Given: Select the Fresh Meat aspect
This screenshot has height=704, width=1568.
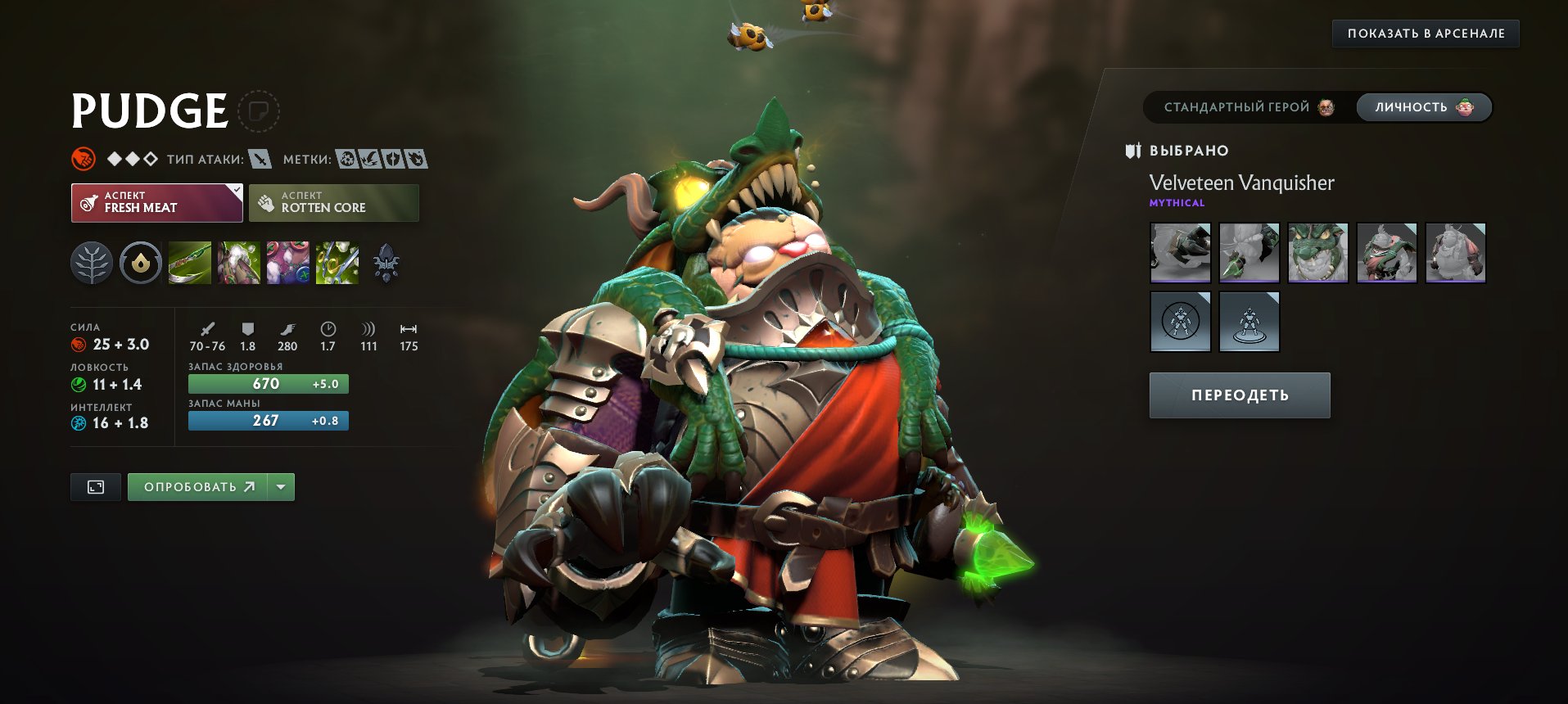Looking at the screenshot, I should [x=156, y=202].
